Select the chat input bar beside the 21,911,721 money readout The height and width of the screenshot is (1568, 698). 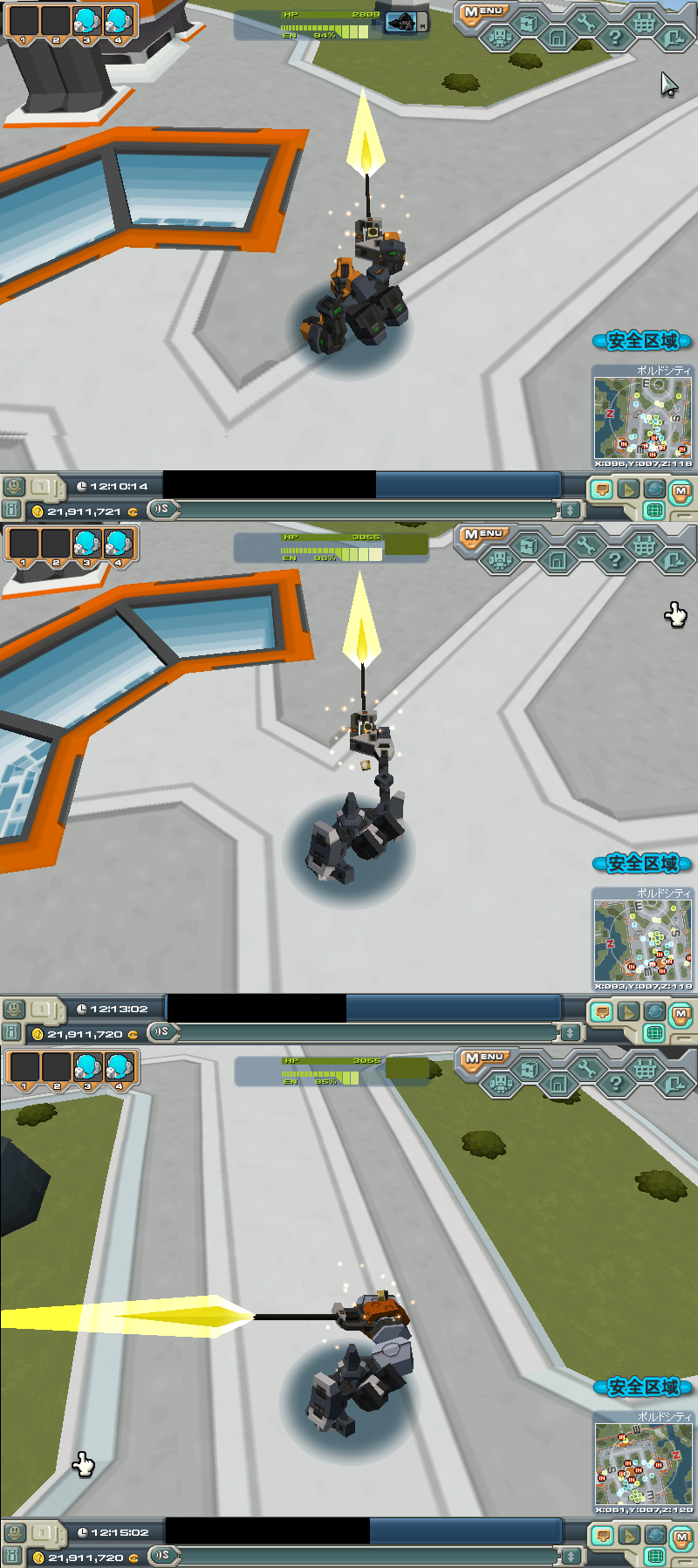(366, 510)
